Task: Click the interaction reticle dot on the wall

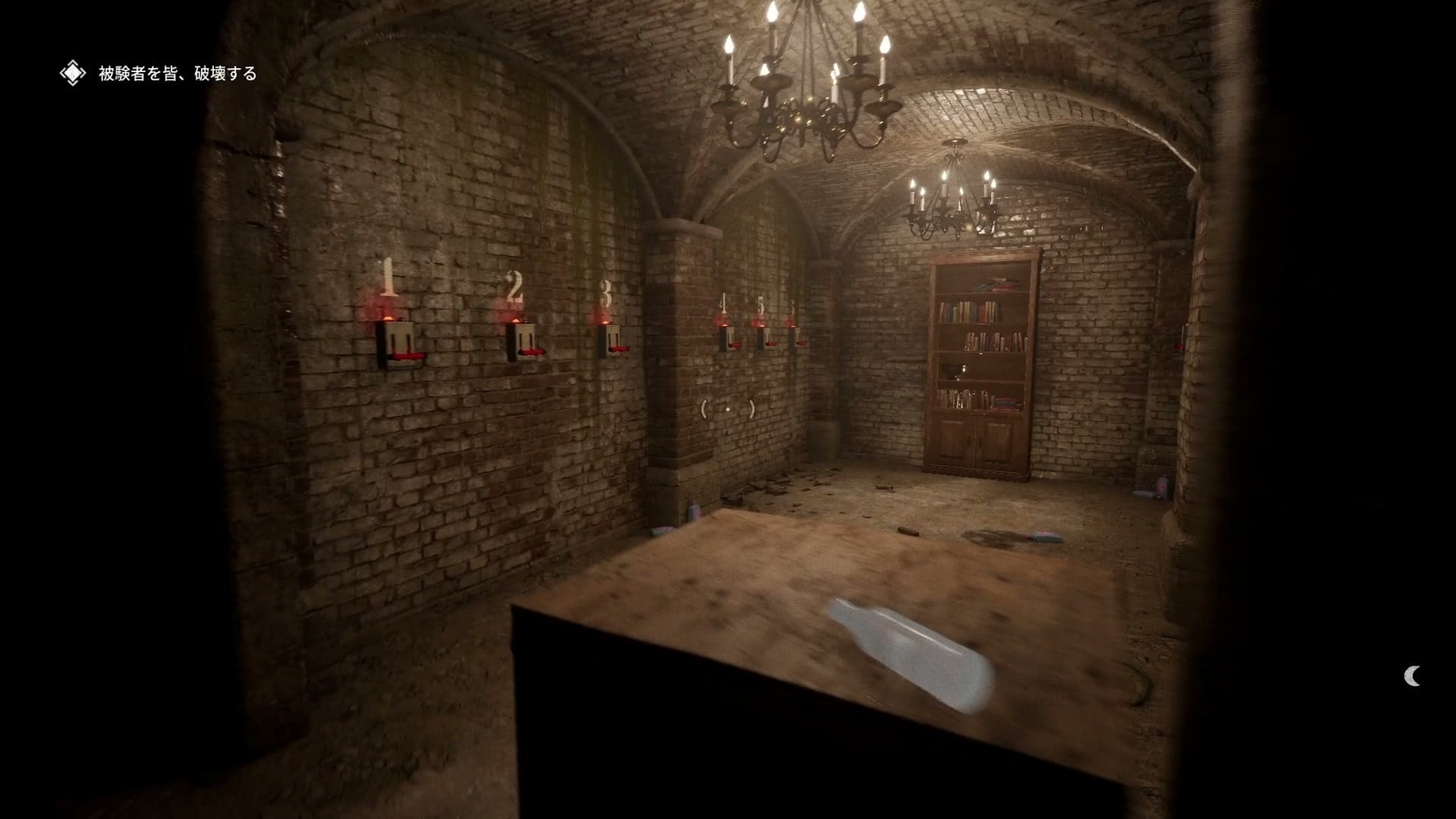Action: [x=728, y=410]
